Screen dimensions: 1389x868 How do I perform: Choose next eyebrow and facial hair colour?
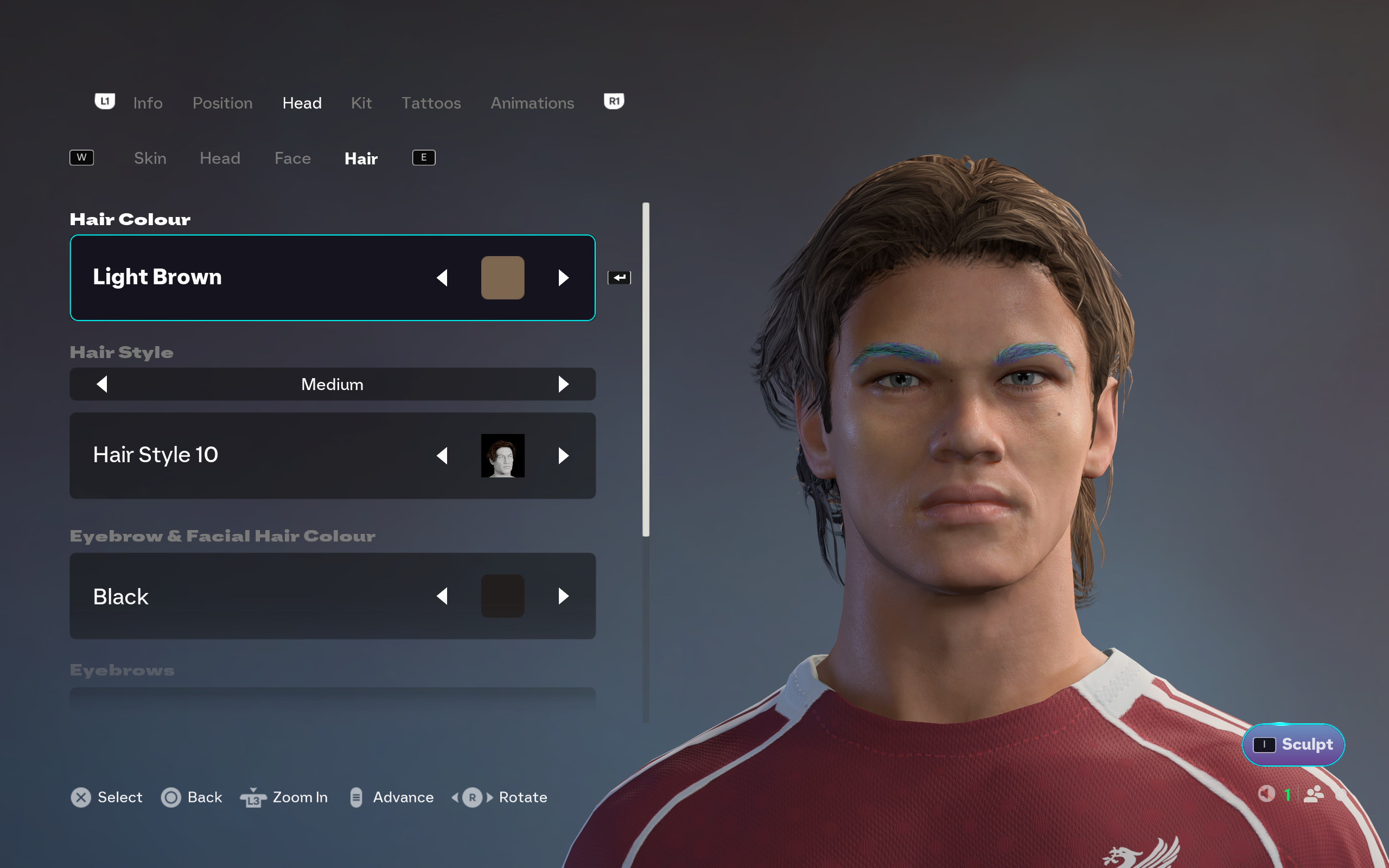(563, 596)
